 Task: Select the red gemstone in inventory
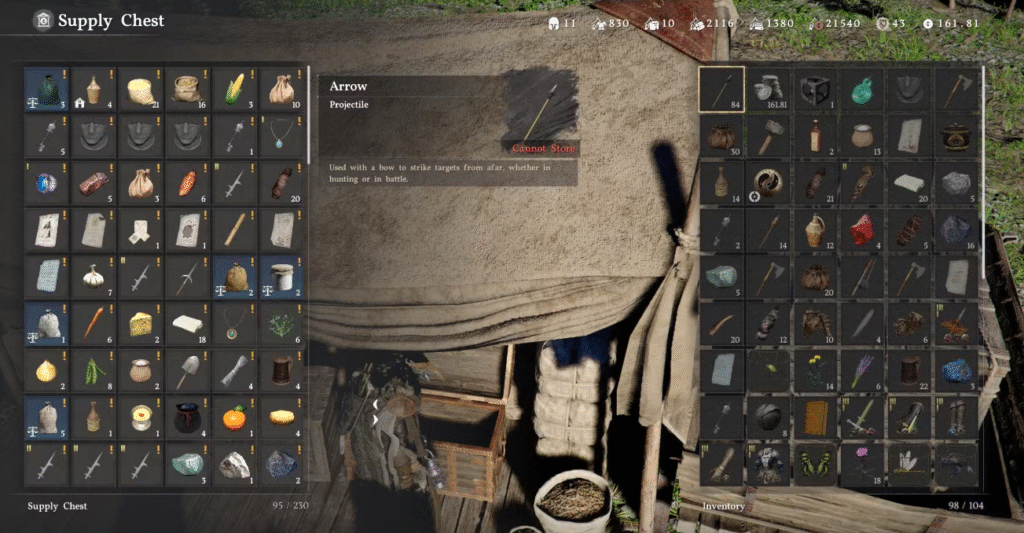coord(863,229)
